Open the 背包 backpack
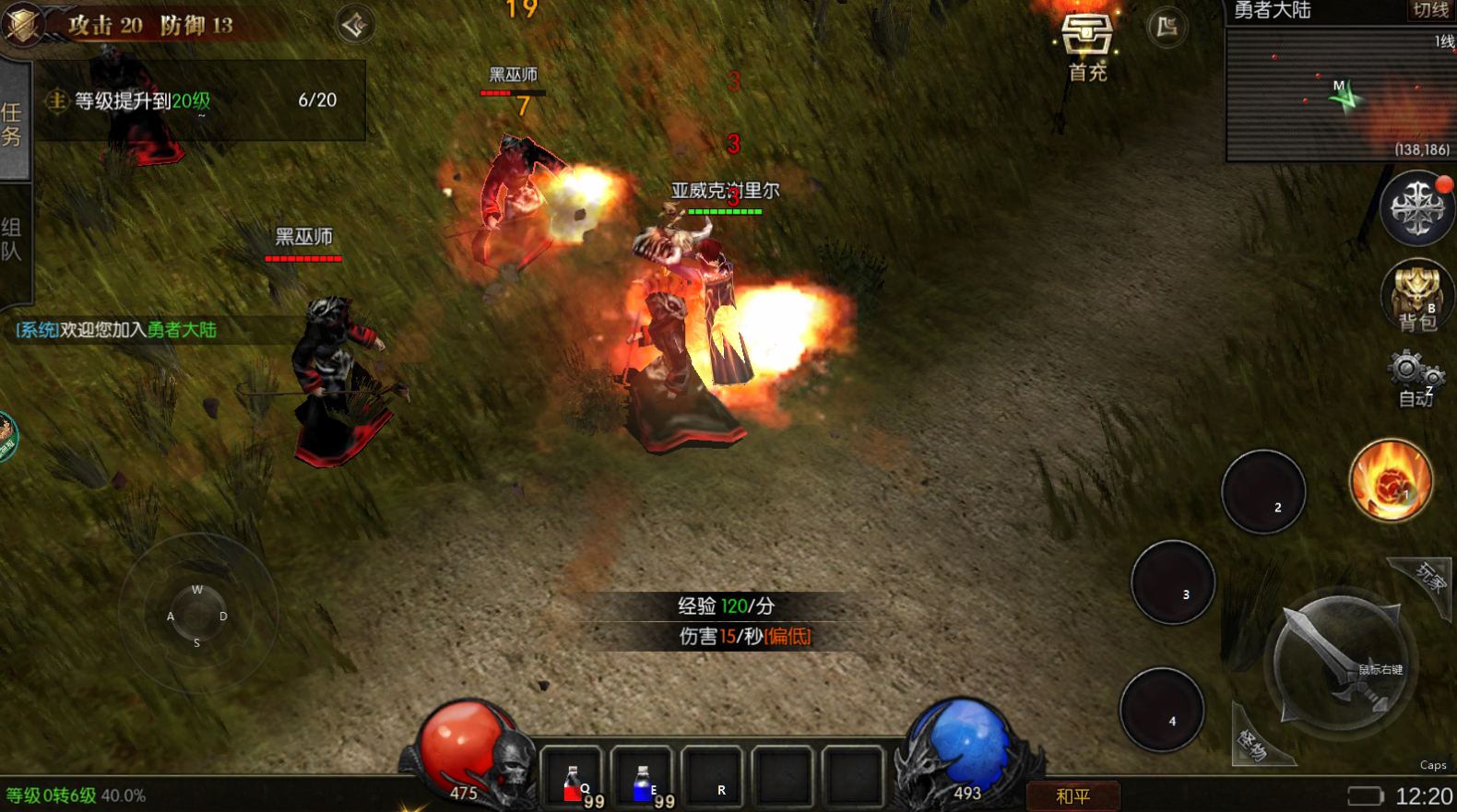 click(x=1416, y=295)
